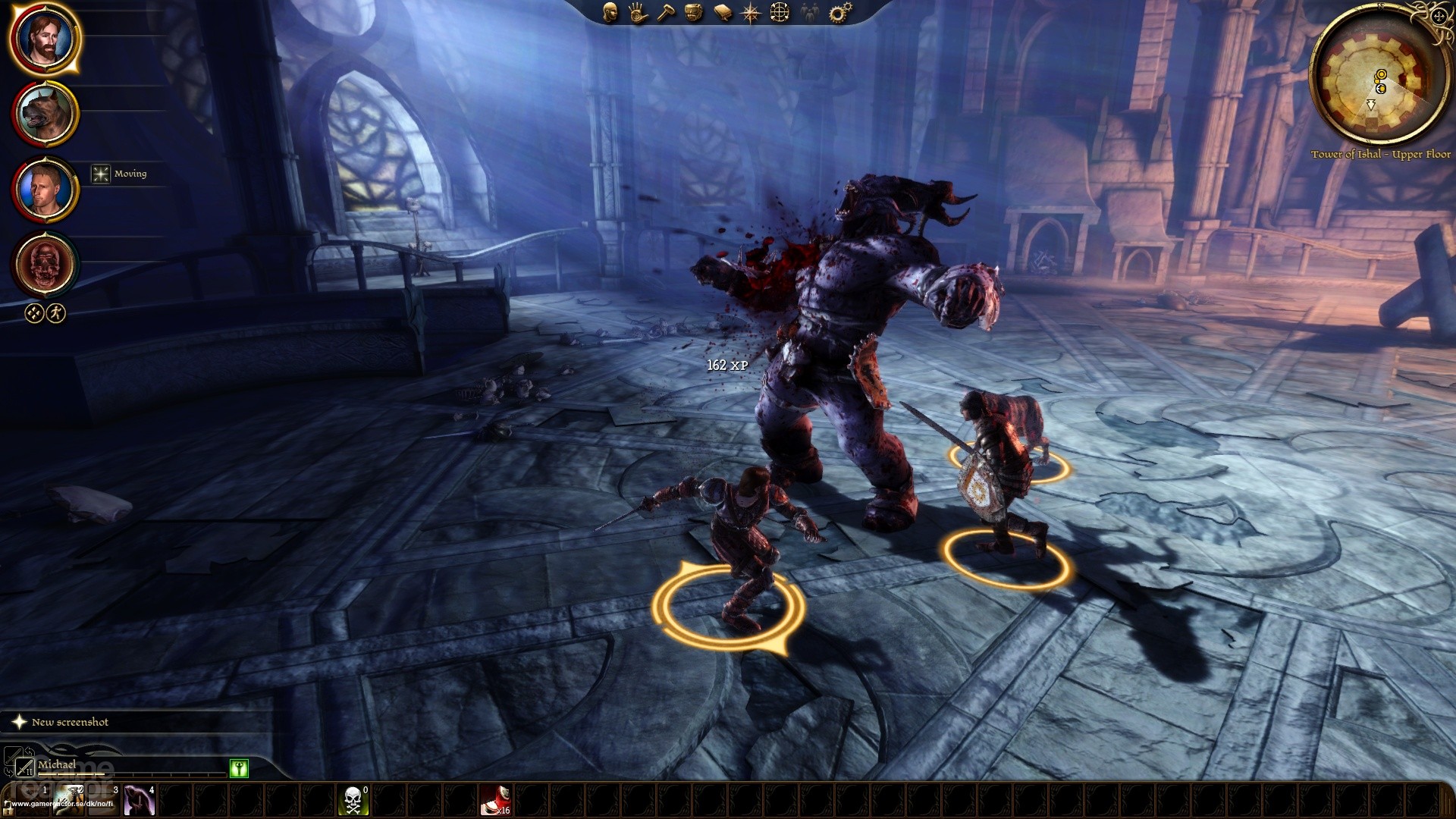The image size is (1456, 819).
Task: Select the stealth ability in quickbar slot 4
Action: [x=139, y=799]
